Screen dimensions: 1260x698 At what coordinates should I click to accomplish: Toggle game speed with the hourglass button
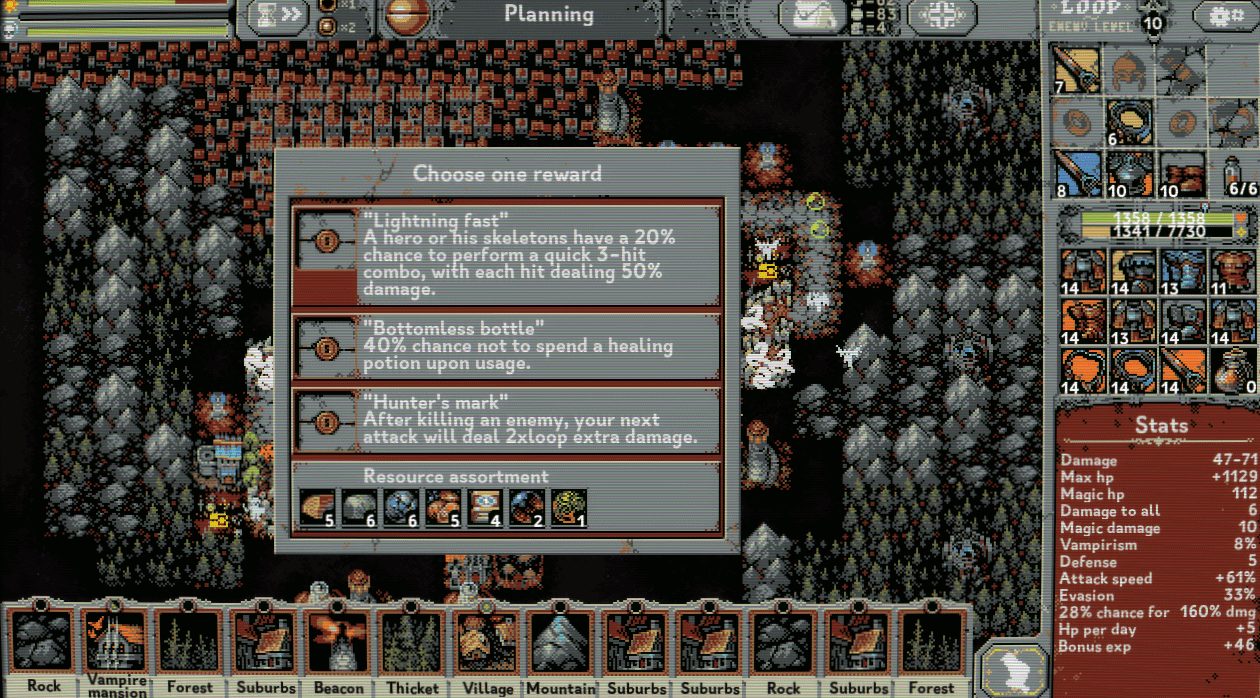coord(277,16)
